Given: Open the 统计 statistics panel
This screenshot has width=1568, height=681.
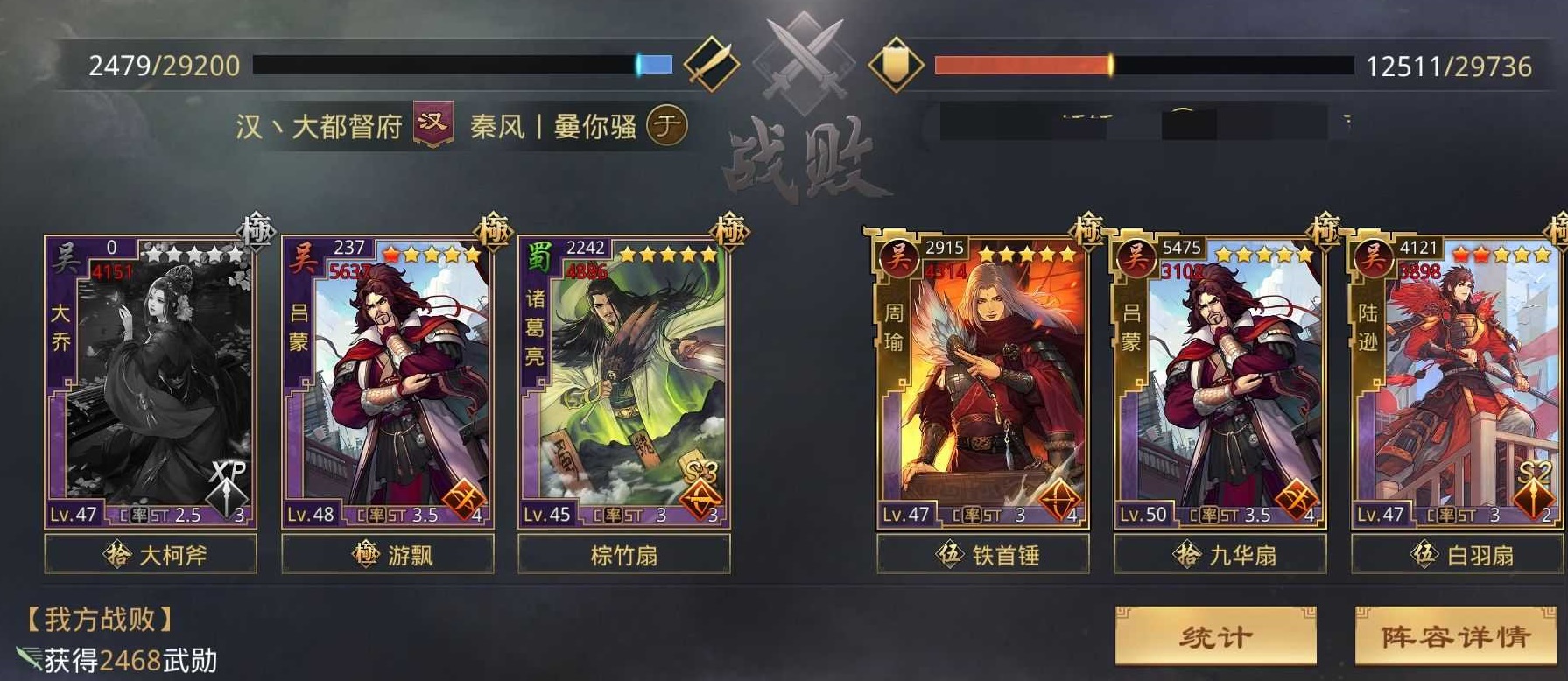Looking at the screenshot, I should [1215, 635].
